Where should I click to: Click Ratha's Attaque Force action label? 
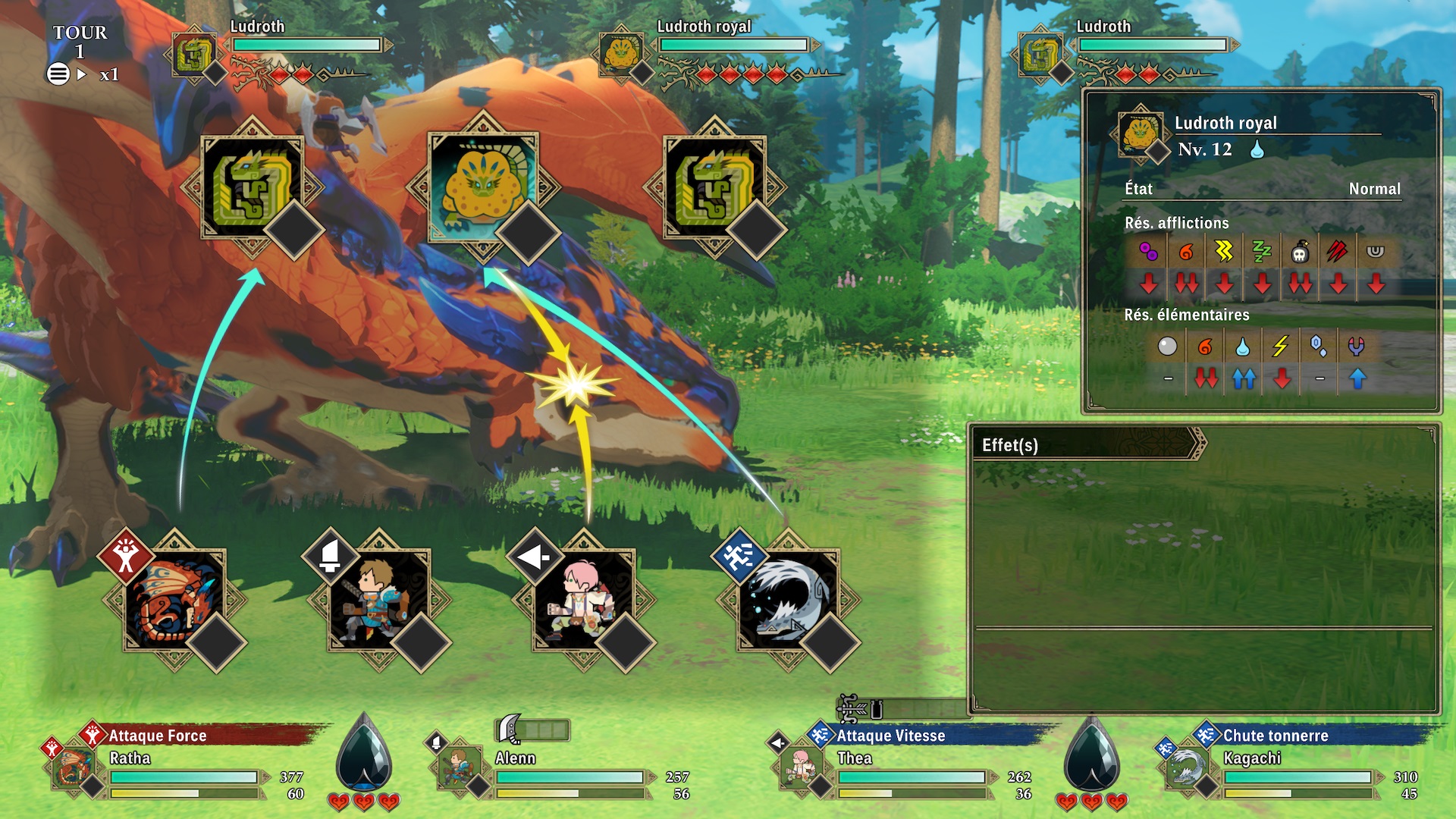157,736
